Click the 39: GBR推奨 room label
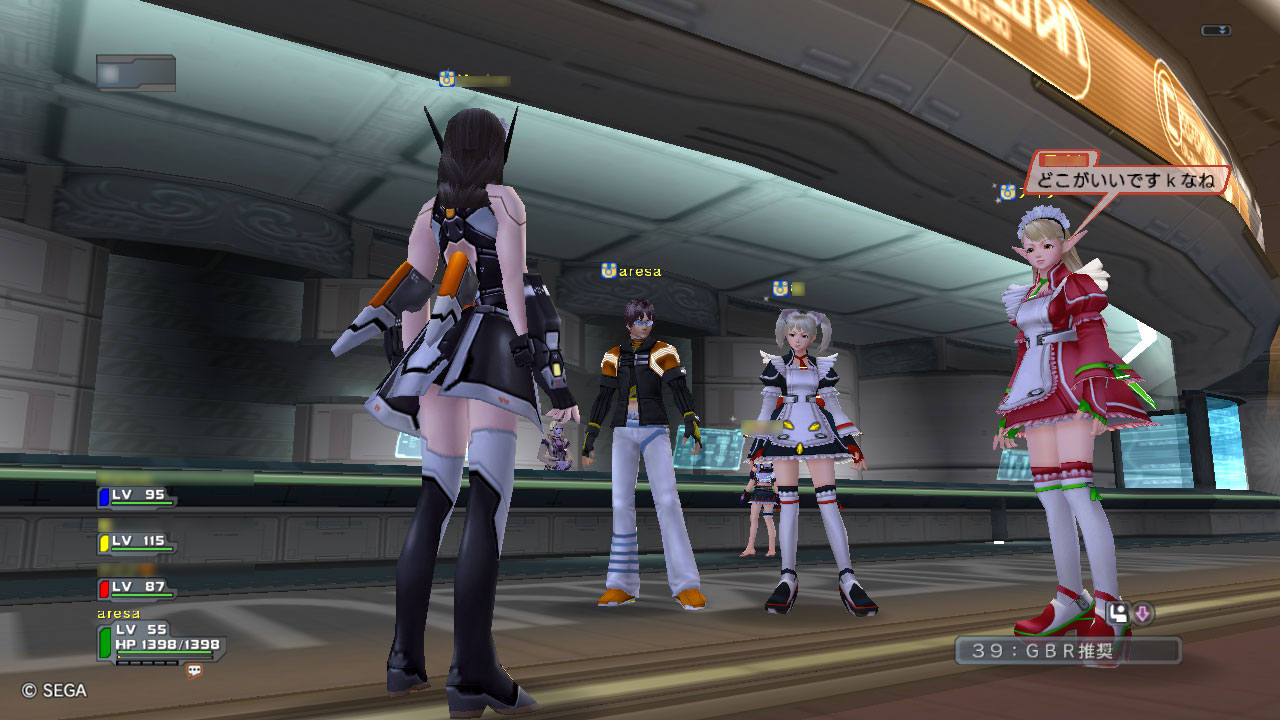The image size is (1280, 720). click(1067, 651)
